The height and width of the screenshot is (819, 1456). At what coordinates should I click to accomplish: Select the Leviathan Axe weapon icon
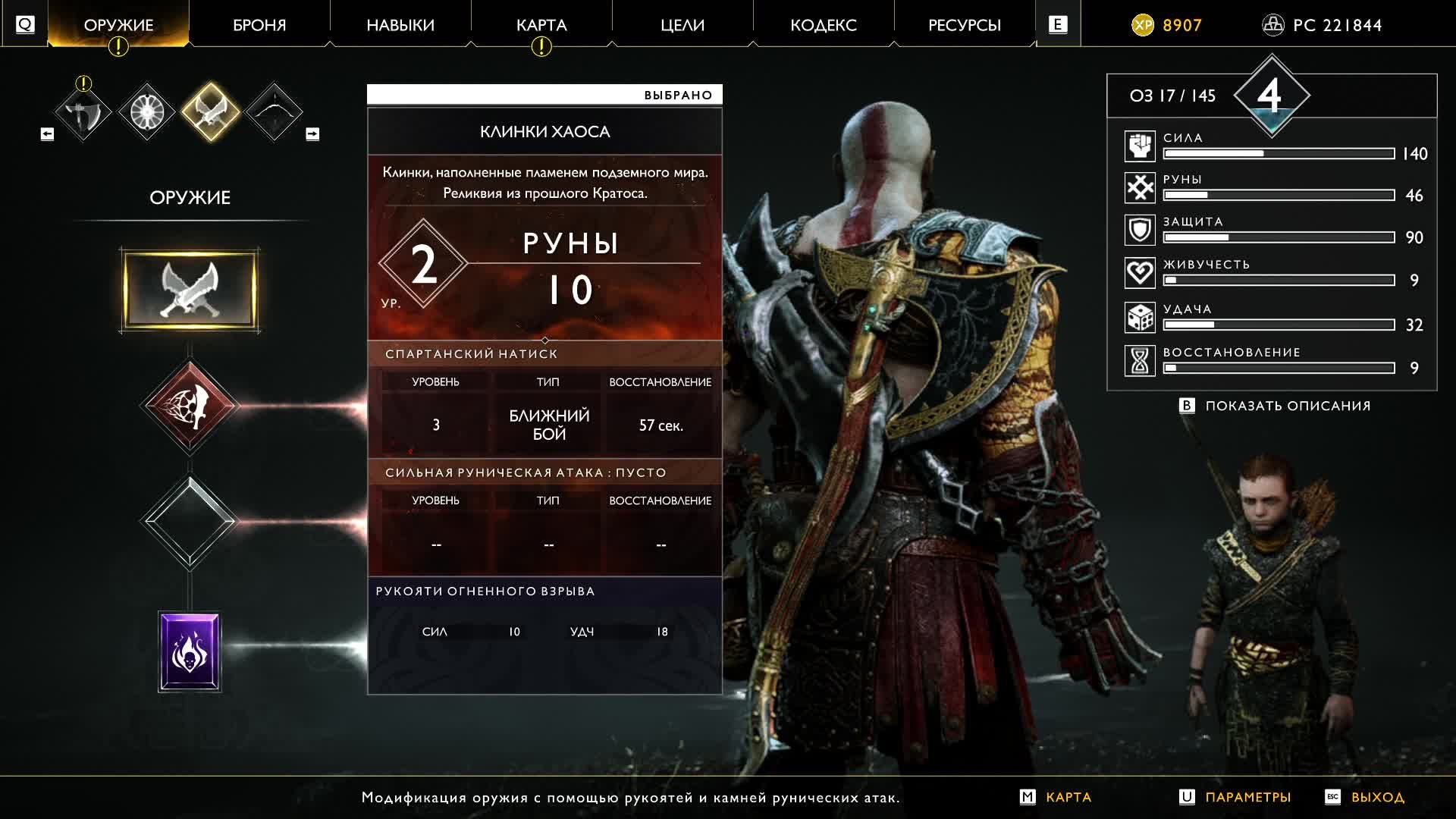(x=83, y=111)
